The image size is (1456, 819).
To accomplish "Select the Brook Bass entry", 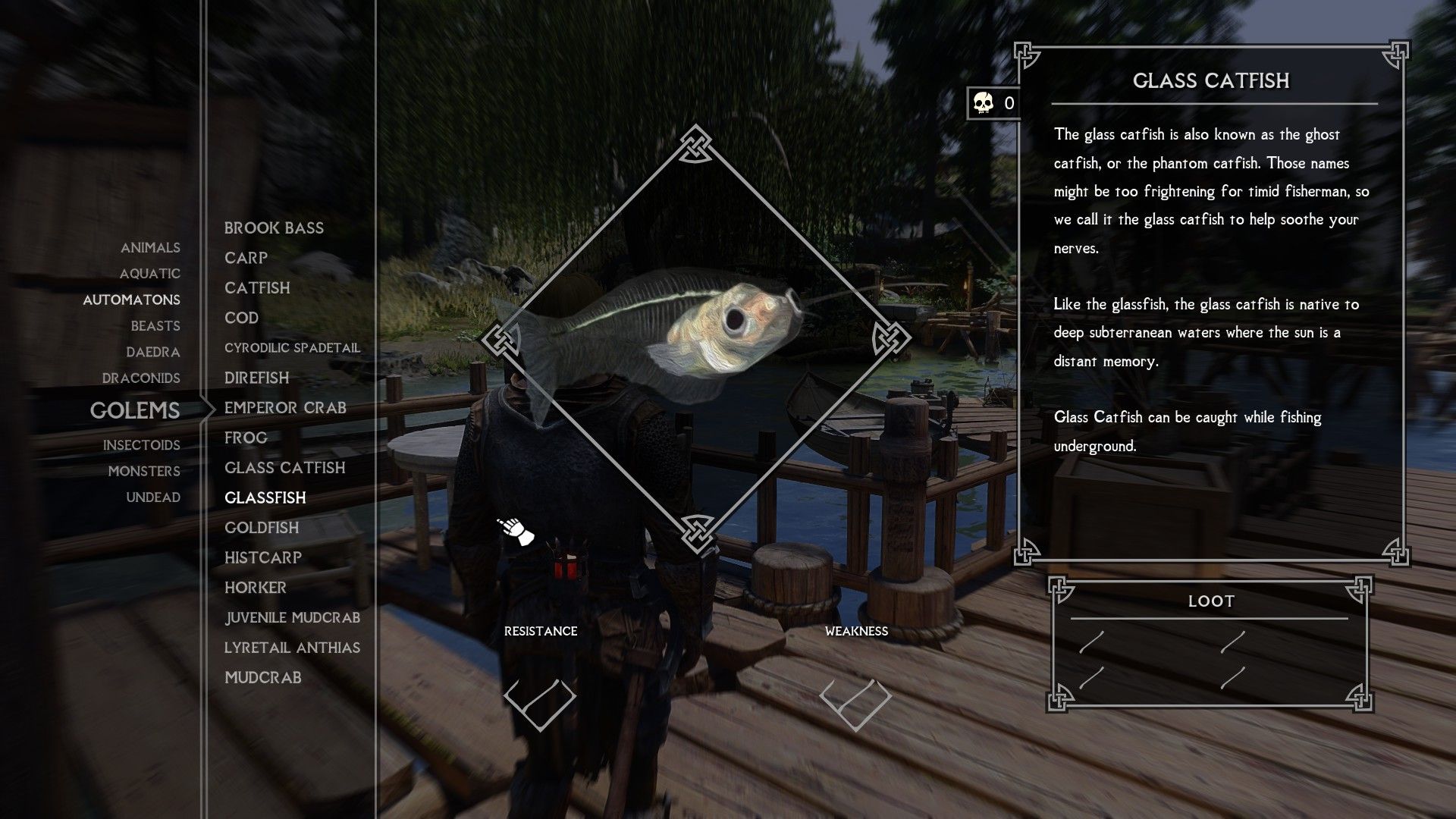I will click(273, 227).
